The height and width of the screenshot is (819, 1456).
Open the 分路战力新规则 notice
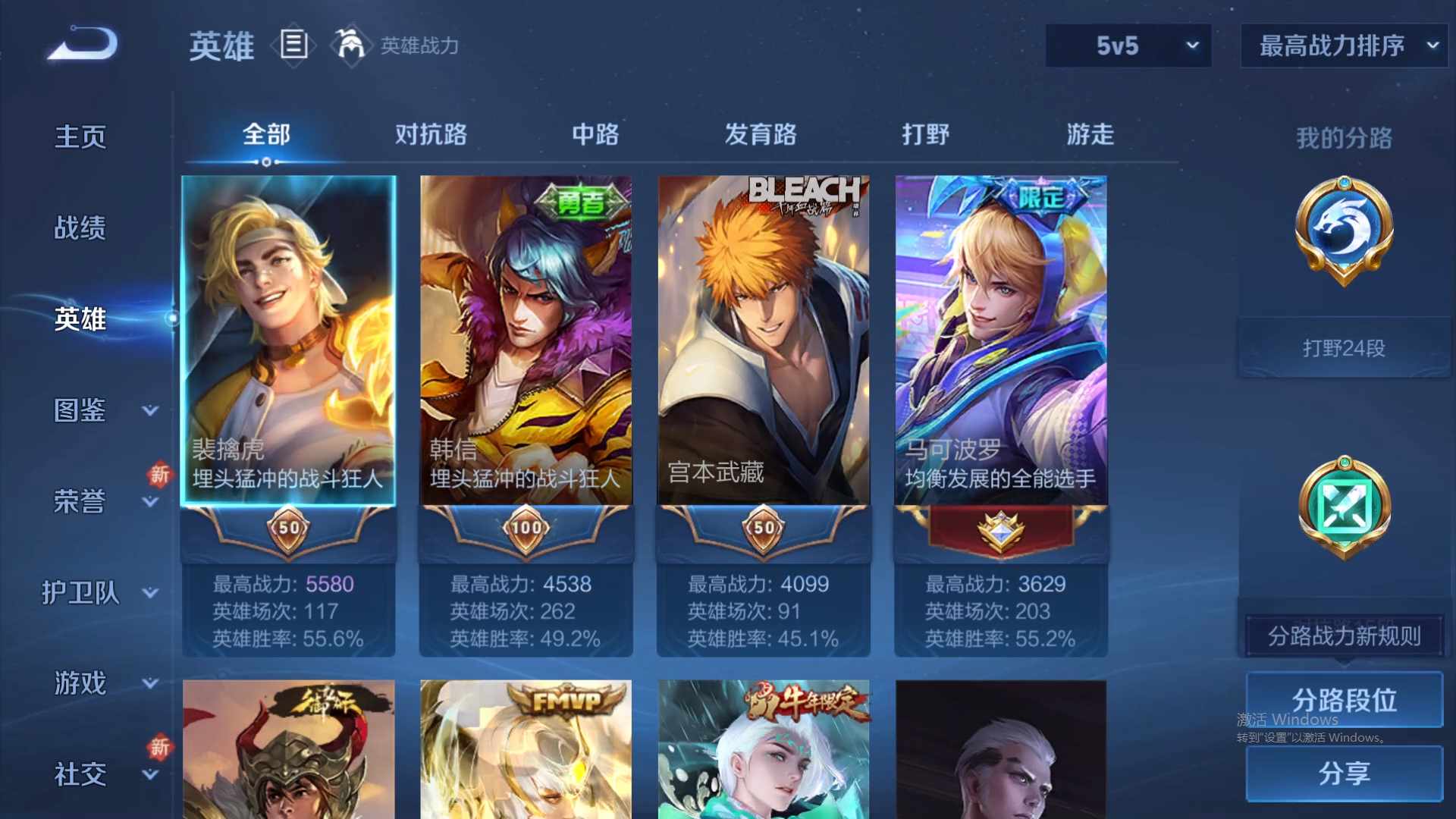tap(1343, 637)
